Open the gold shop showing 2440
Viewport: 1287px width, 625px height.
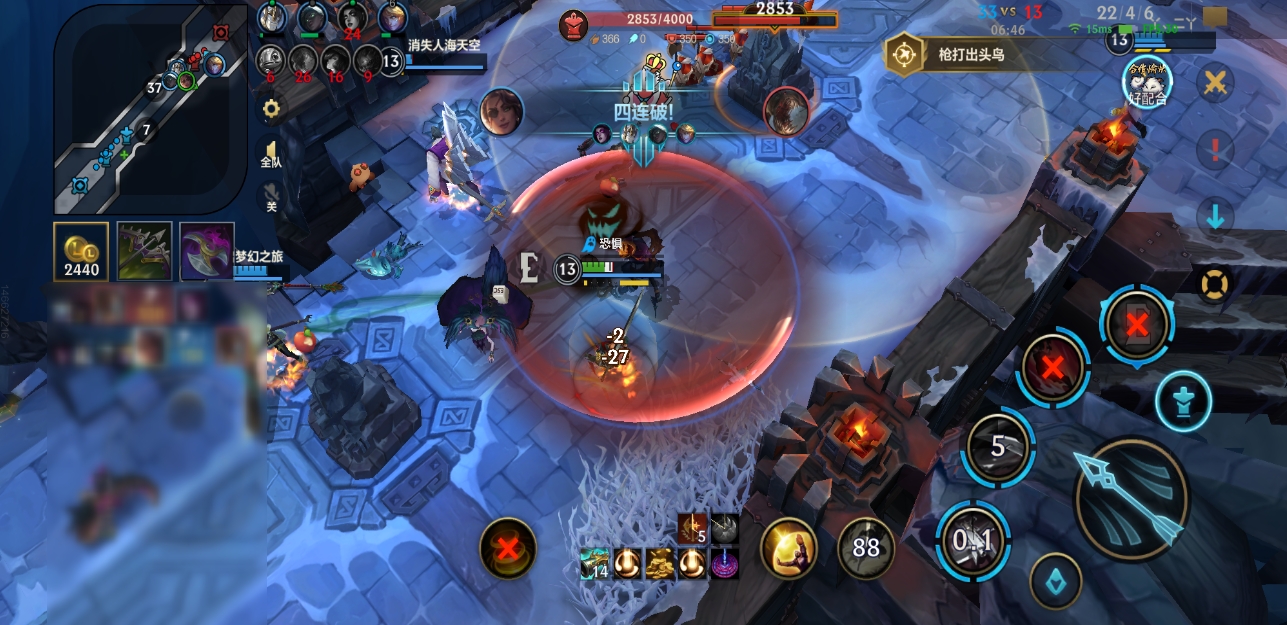click(81, 251)
